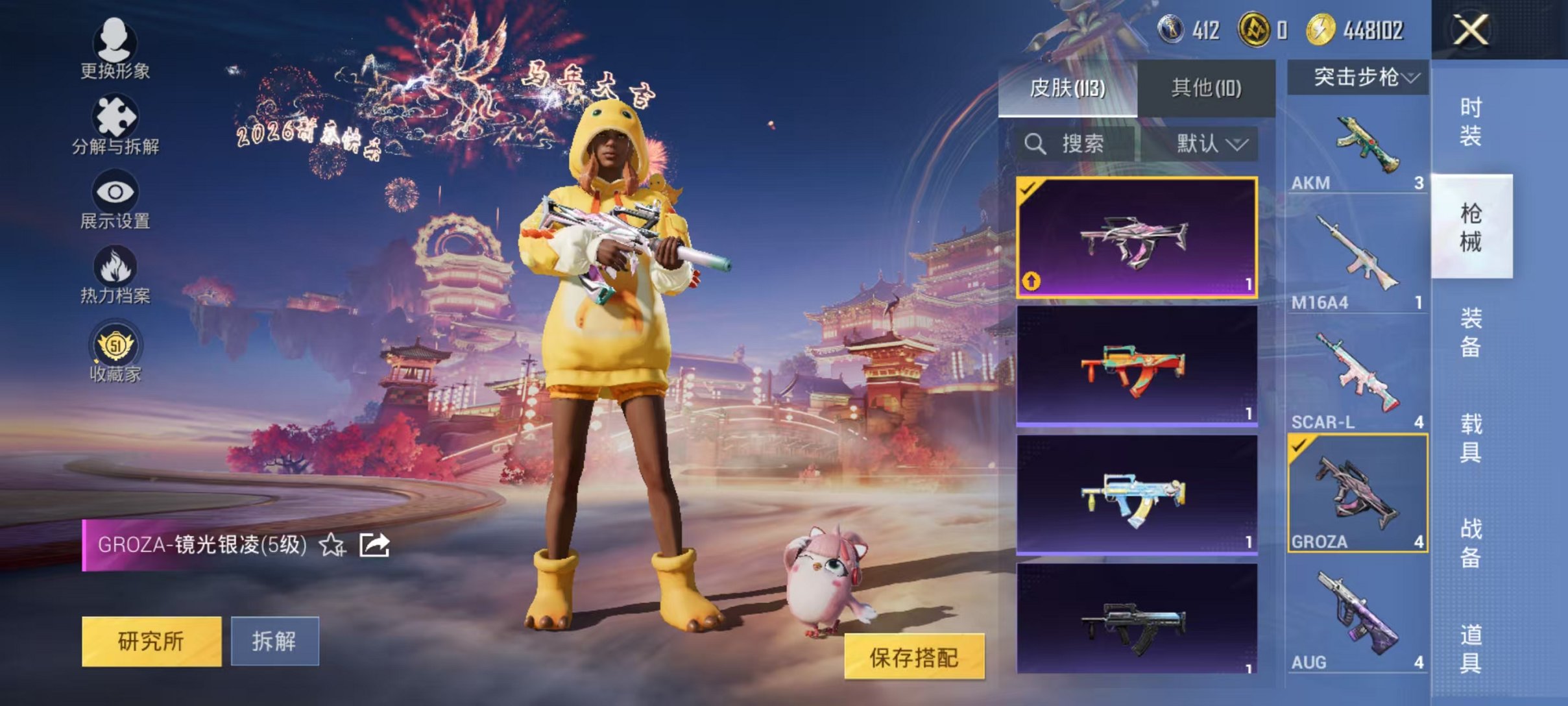Switch to the 其他(10) tab
The image size is (1568, 706).
[x=1208, y=86]
